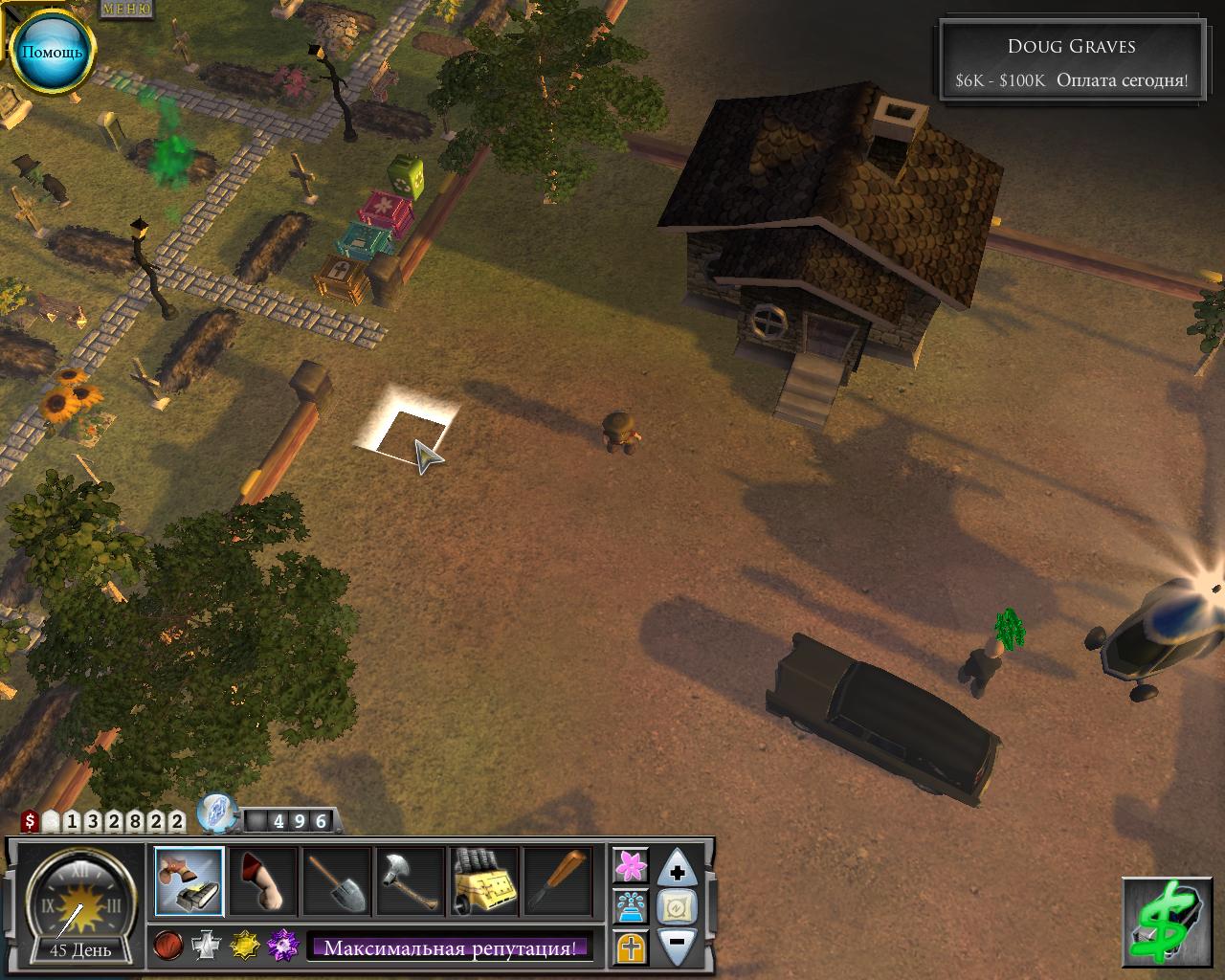Open the МЕНЮ game menu
This screenshot has height=980, width=1225.
point(126,9)
